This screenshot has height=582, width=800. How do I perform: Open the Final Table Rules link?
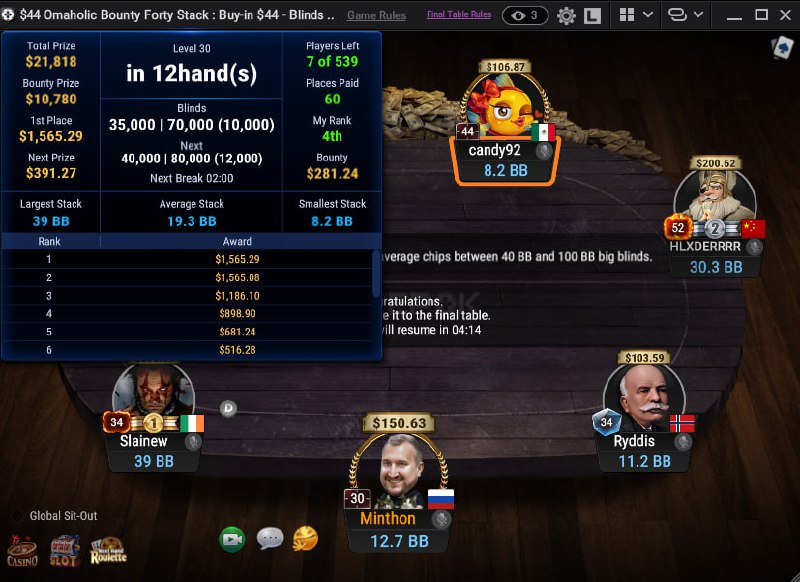[x=458, y=15]
